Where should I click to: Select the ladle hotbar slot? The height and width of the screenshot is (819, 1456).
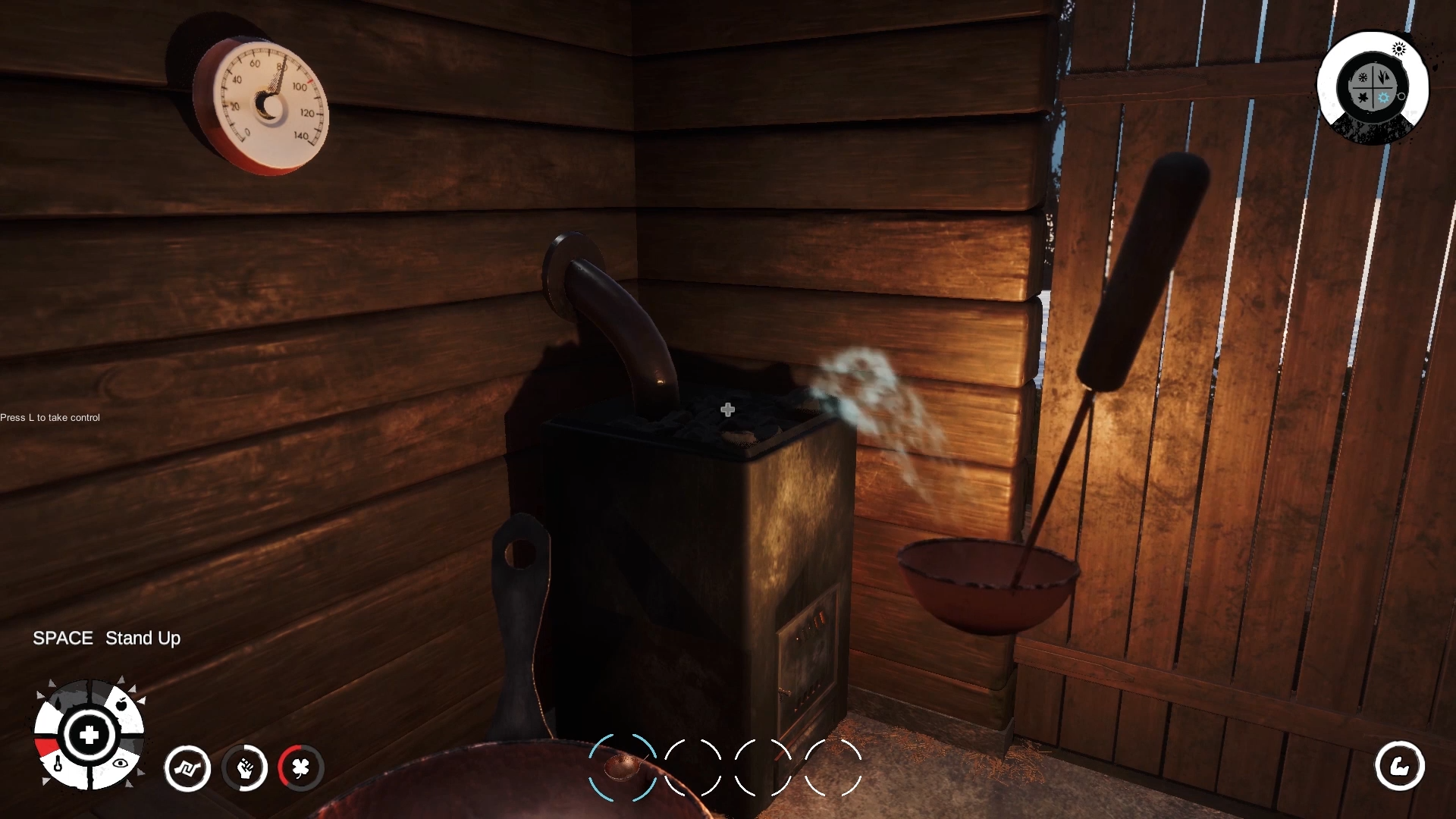click(x=623, y=767)
